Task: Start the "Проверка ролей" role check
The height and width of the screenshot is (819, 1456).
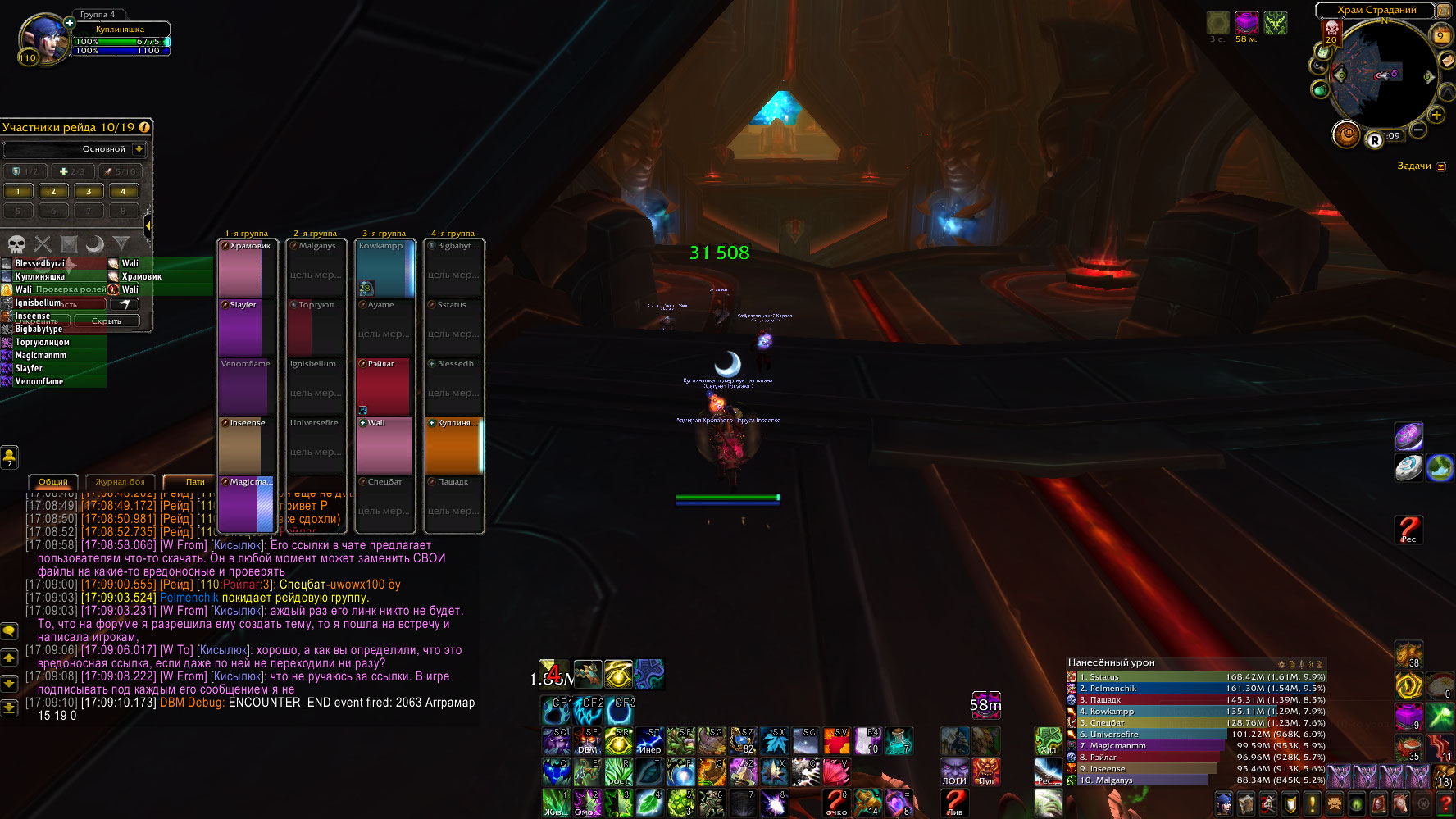Action: [71, 289]
